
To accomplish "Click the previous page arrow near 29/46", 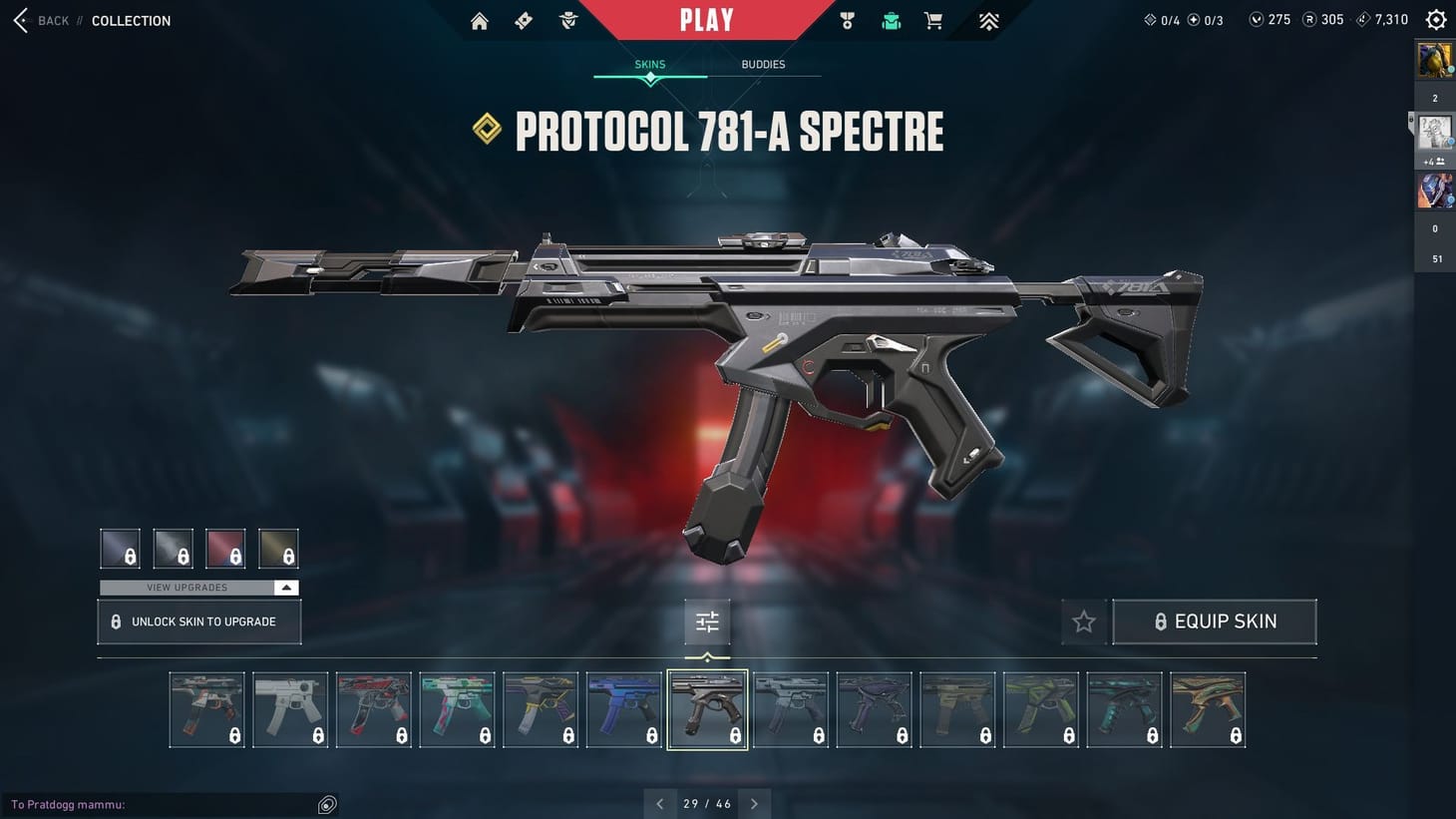I will click(x=659, y=803).
